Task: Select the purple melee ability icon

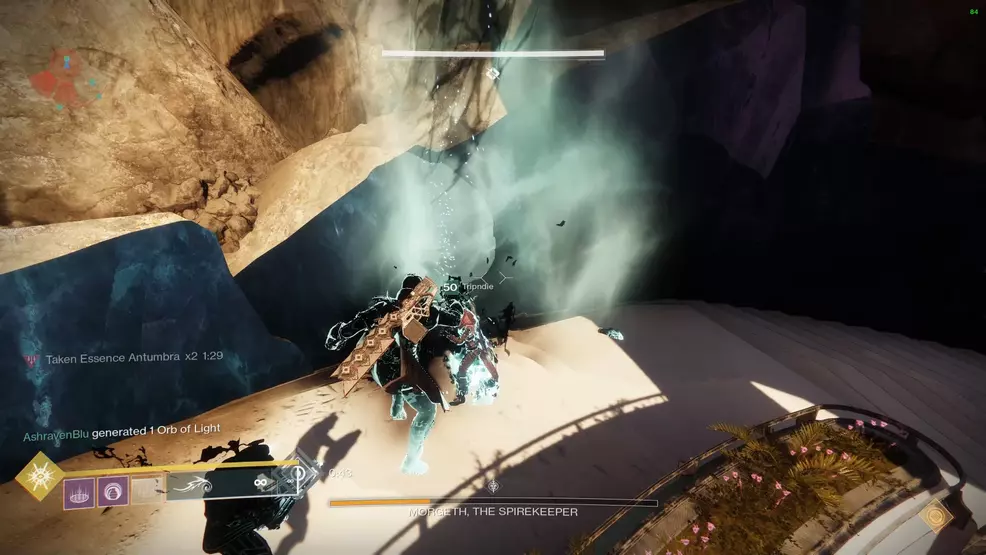Action: [x=113, y=492]
